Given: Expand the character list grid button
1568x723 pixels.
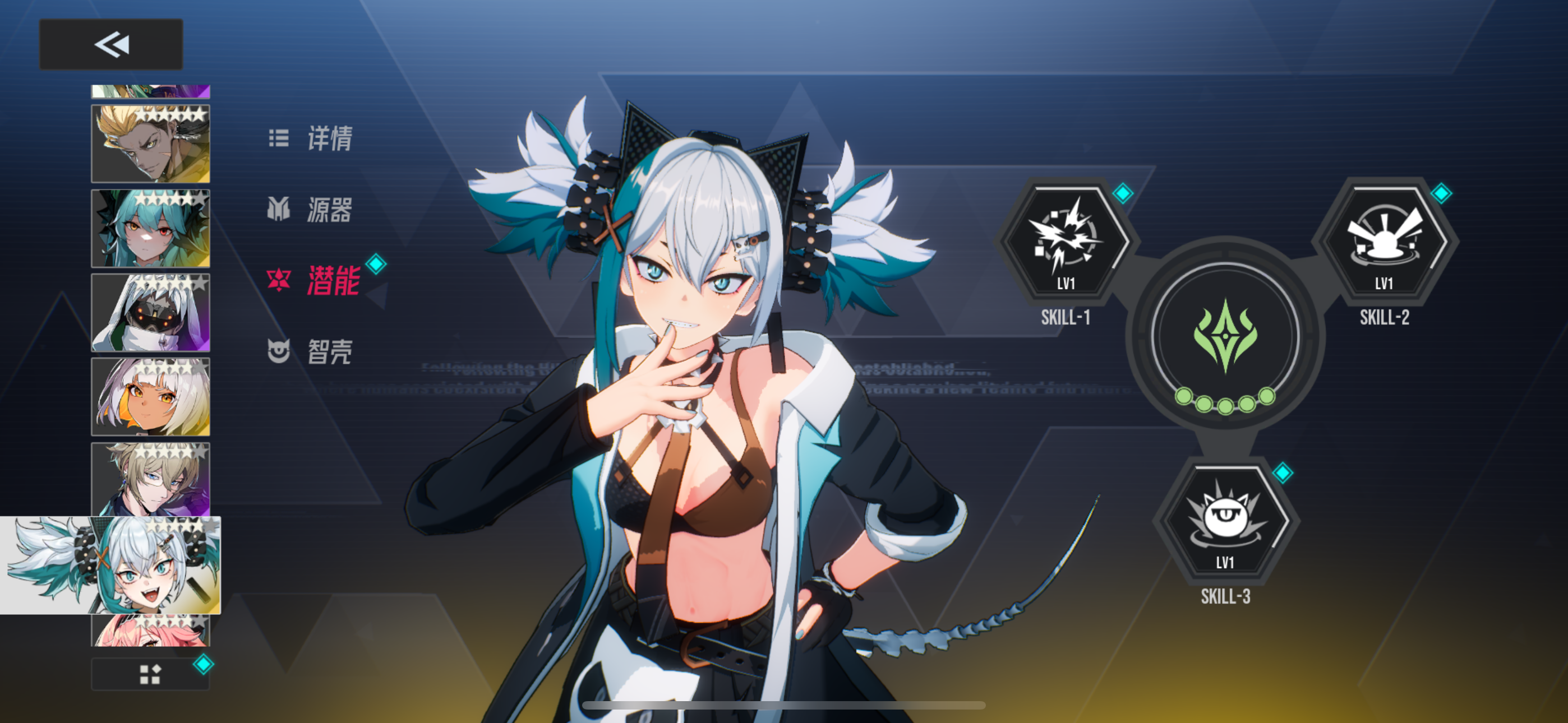Looking at the screenshot, I should 150,673.
